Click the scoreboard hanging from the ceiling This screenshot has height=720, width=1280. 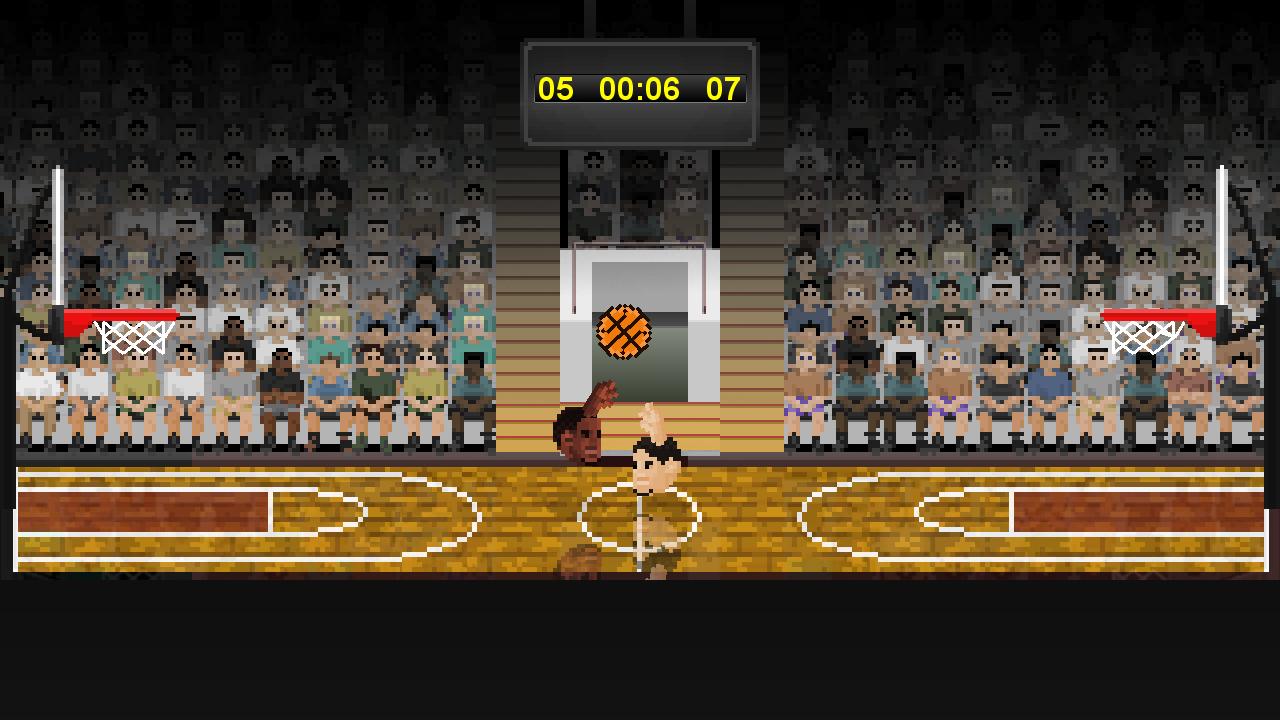coord(640,90)
